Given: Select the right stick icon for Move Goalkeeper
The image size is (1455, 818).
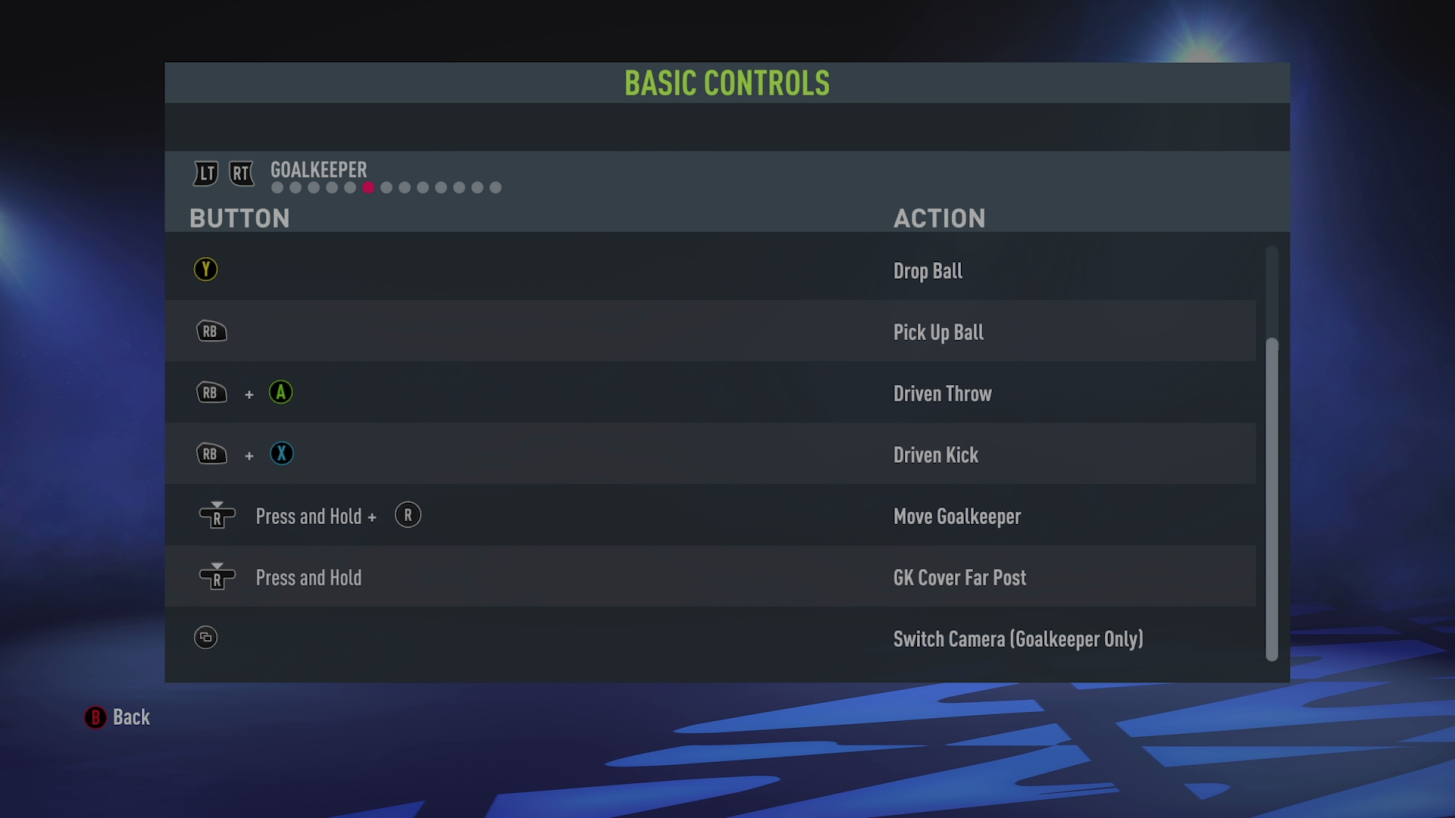Looking at the screenshot, I should coord(216,515).
